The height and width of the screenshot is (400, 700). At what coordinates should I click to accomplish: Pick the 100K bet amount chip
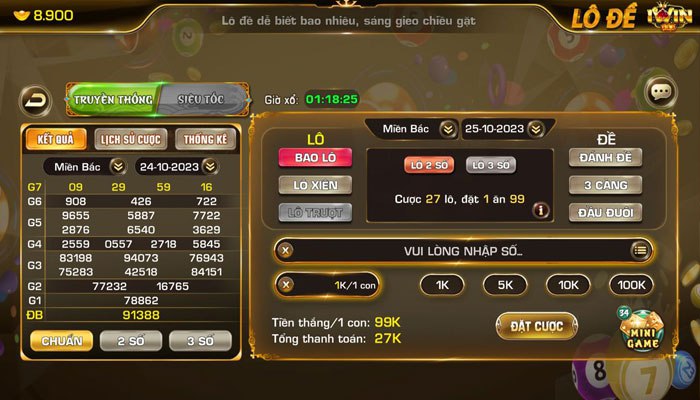[x=630, y=285]
